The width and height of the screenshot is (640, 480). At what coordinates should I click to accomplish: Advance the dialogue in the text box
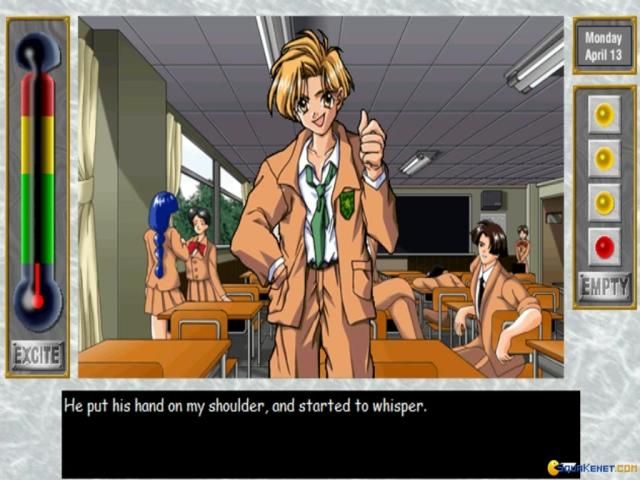coord(320,433)
